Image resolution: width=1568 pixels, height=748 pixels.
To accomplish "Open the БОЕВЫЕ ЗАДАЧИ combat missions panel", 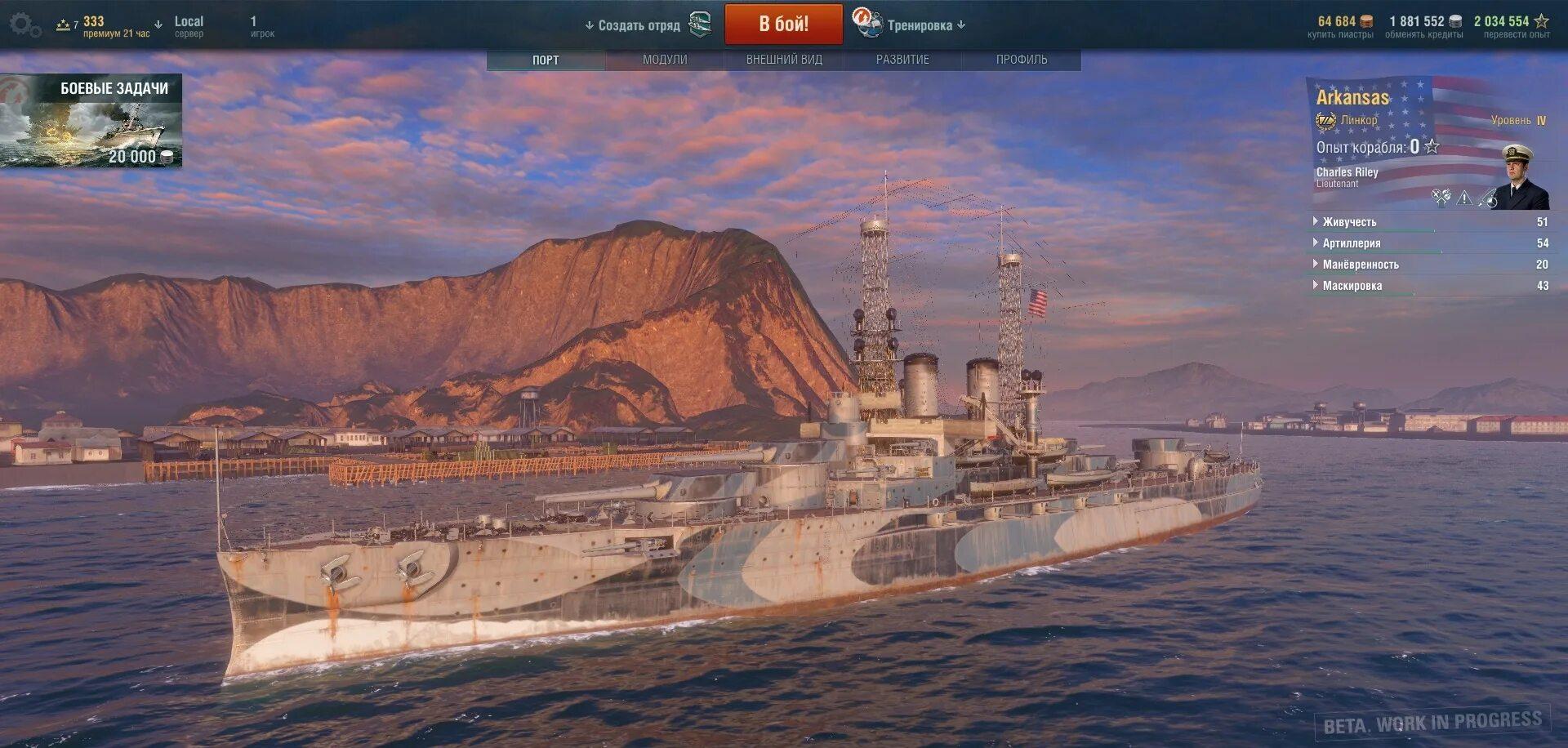I will (x=91, y=121).
